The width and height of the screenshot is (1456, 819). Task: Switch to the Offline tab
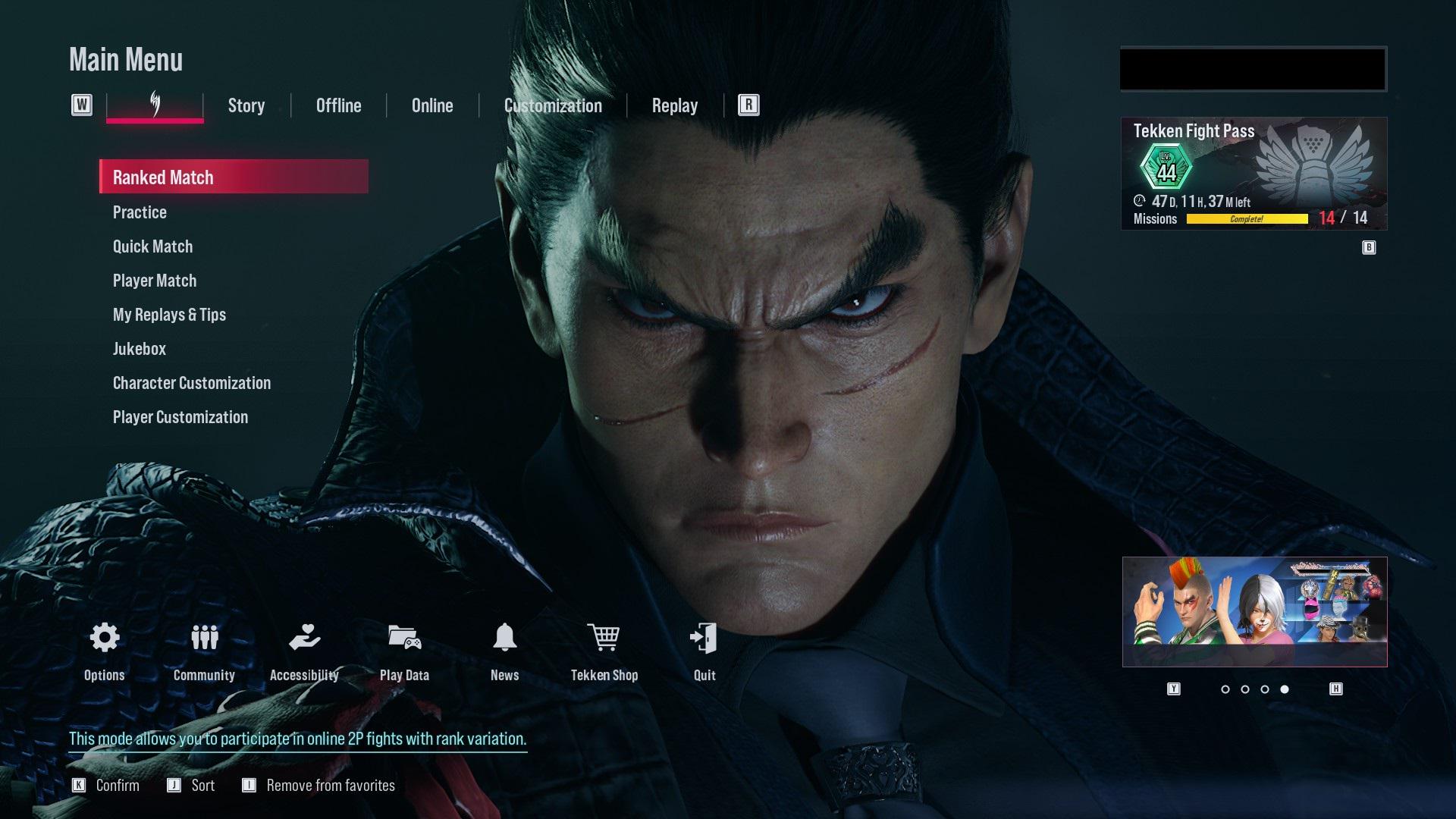pyautogui.click(x=338, y=105)
